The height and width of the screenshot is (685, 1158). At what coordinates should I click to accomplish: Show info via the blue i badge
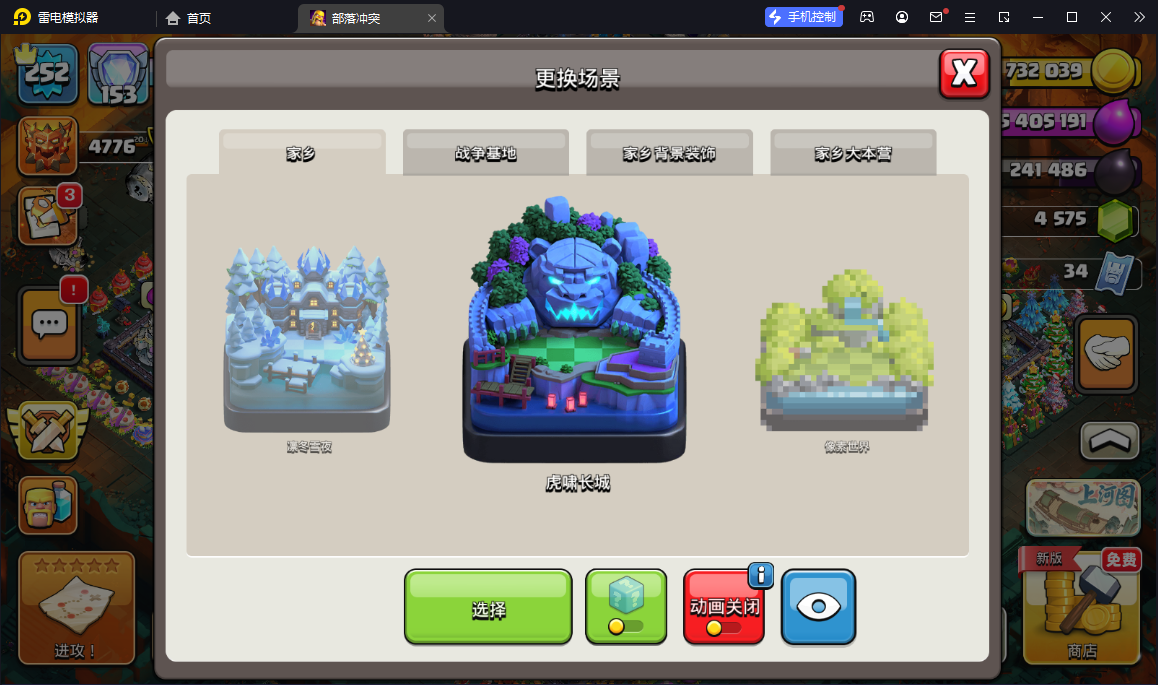[x=761, y=574]
